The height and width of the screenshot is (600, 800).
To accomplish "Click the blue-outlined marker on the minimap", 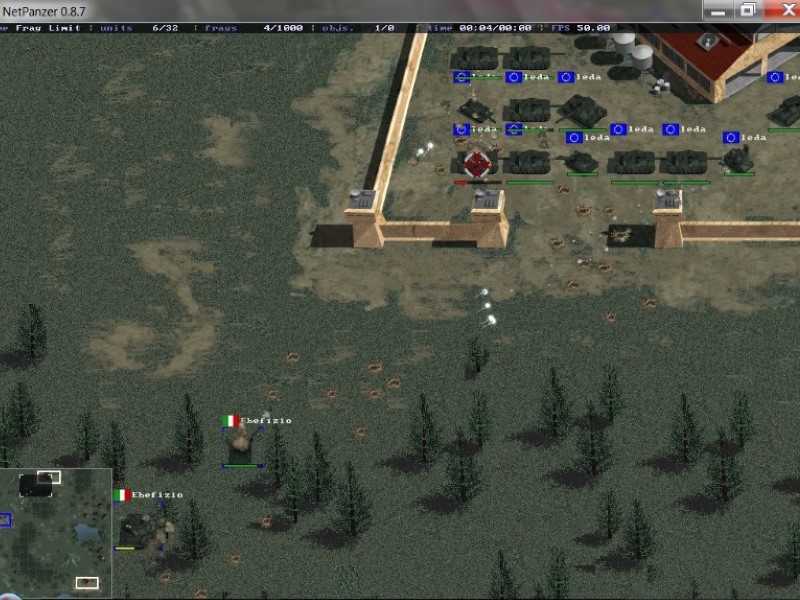I will [4, 519].
